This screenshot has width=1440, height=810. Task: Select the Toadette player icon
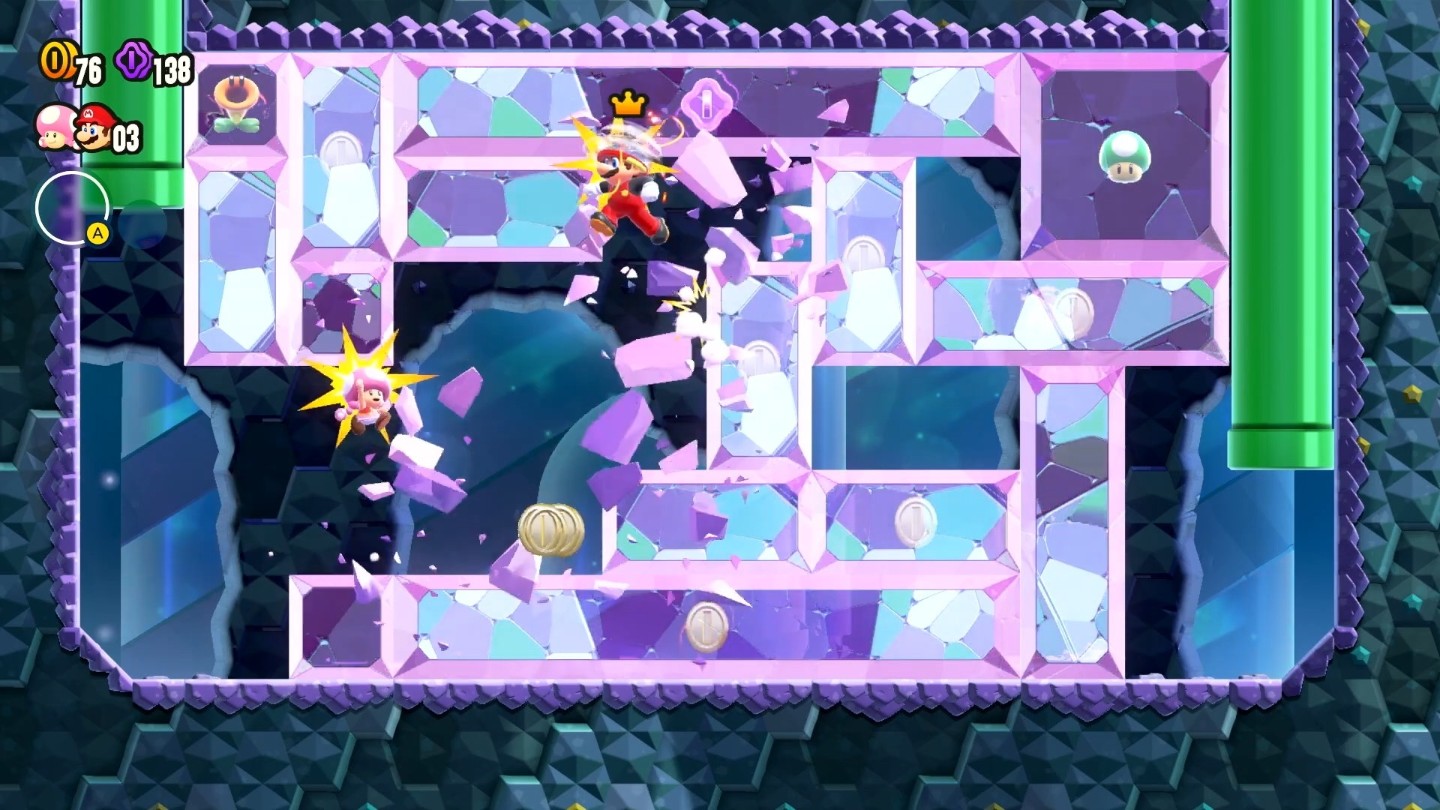coord(53,127)
